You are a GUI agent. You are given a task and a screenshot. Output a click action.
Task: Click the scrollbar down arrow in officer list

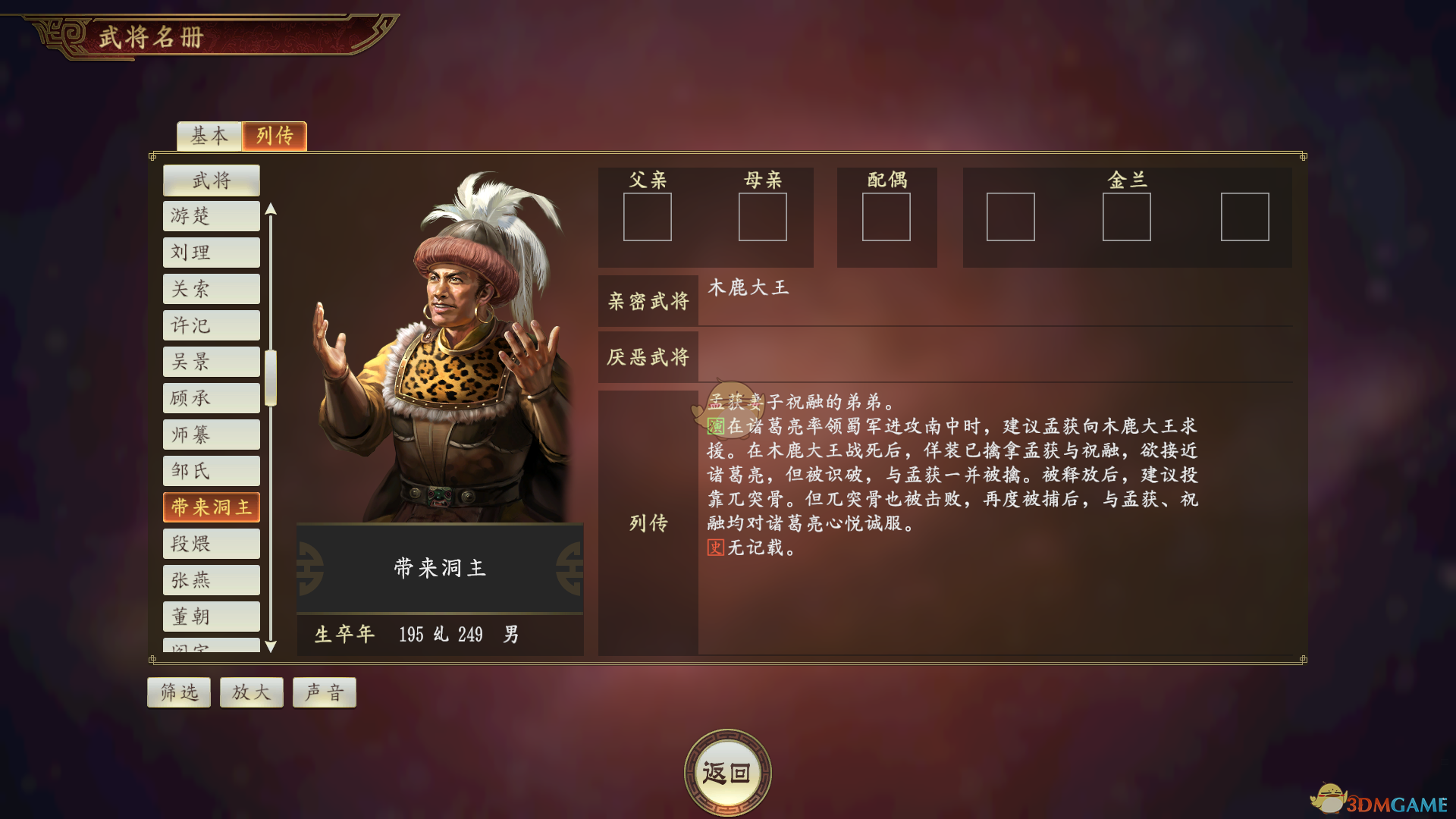pyautogui.click(x=271, y=646)
